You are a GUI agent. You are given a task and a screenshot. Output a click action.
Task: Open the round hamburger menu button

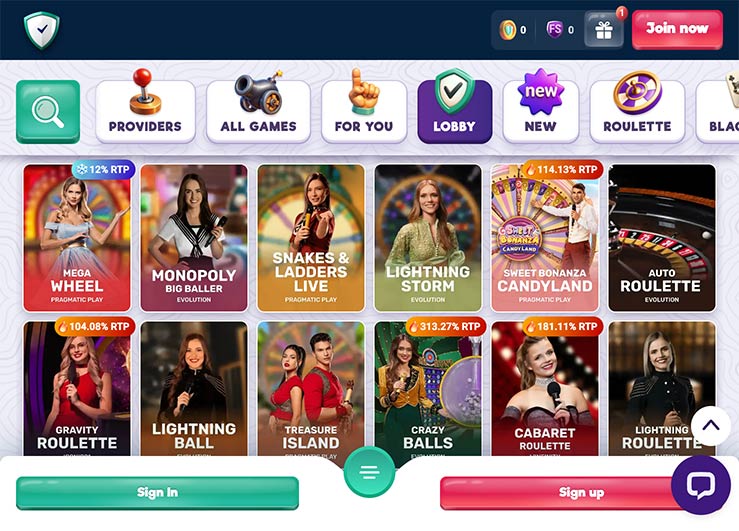click(369, 472)
